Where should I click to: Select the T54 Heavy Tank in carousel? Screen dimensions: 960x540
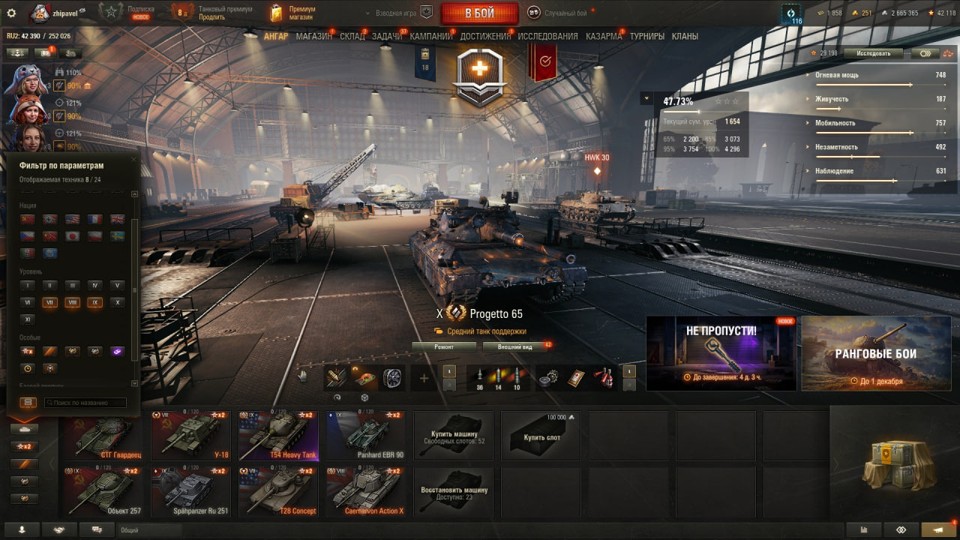coord(277,437)
